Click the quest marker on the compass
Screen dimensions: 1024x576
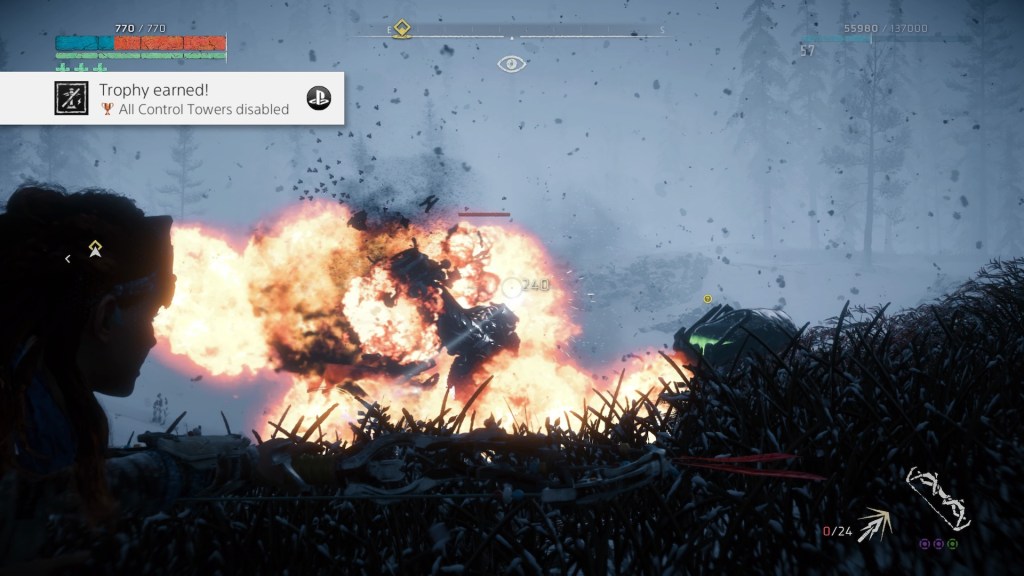coord(401,28)
